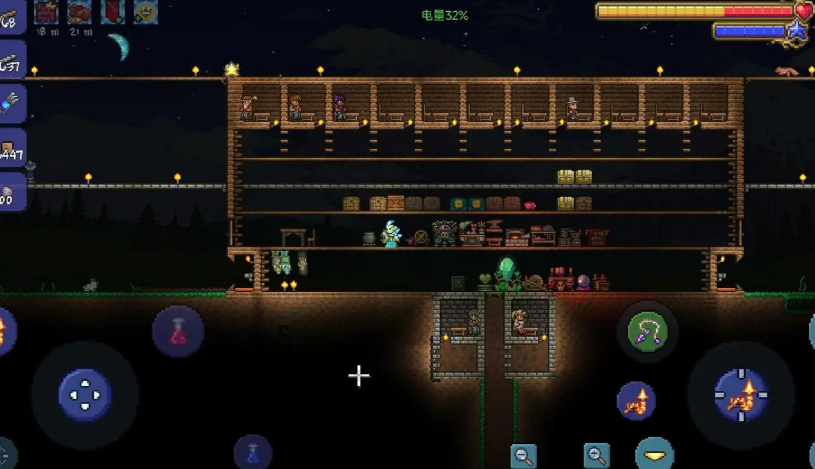Image resolution: width=815 pixels, height=469 pixels.
Task: Activate the grappling hook button
Action: pyautogui.click(x=647, y=331)
